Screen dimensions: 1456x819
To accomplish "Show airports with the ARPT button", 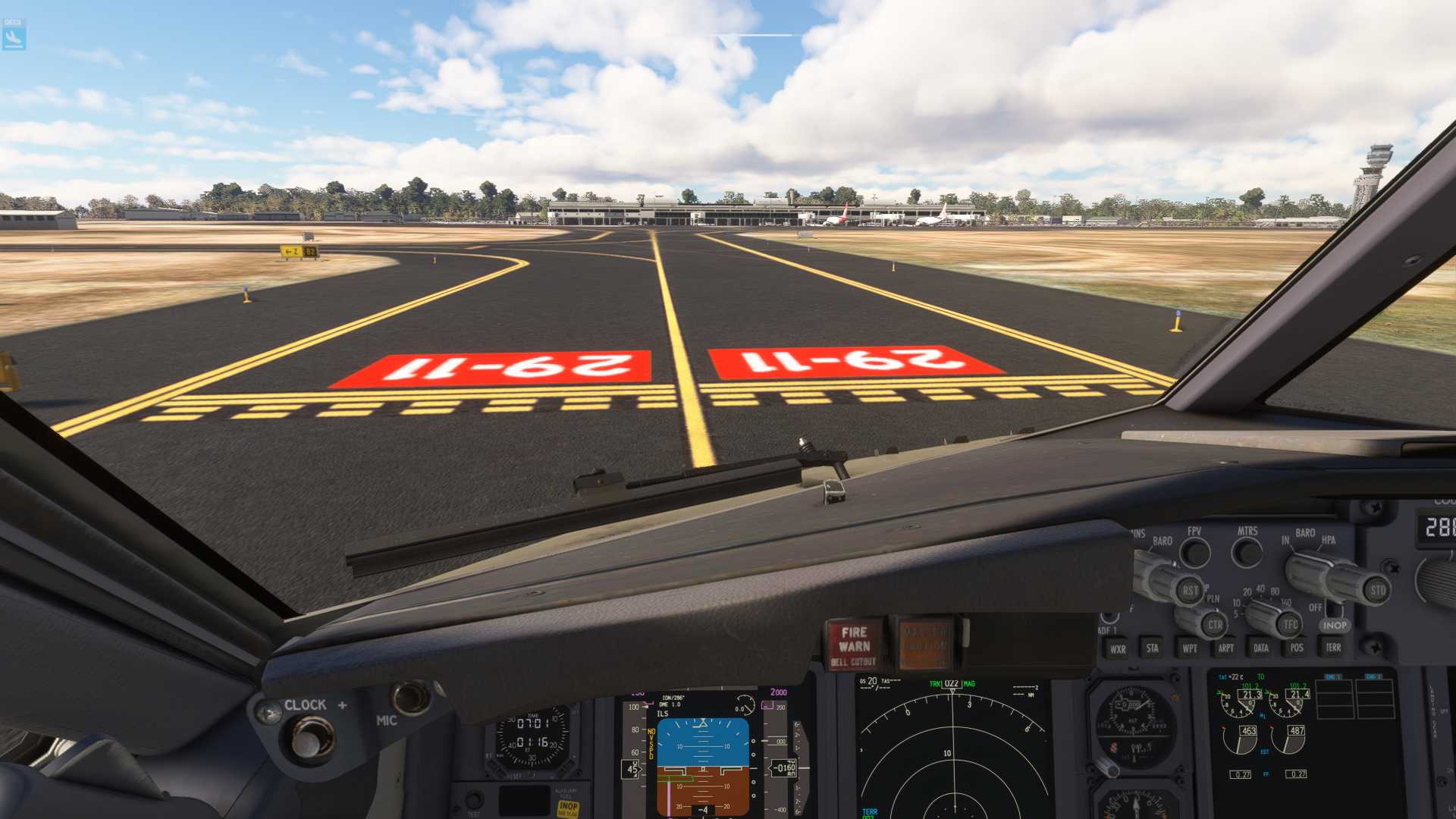I will tap(1225, 648).
